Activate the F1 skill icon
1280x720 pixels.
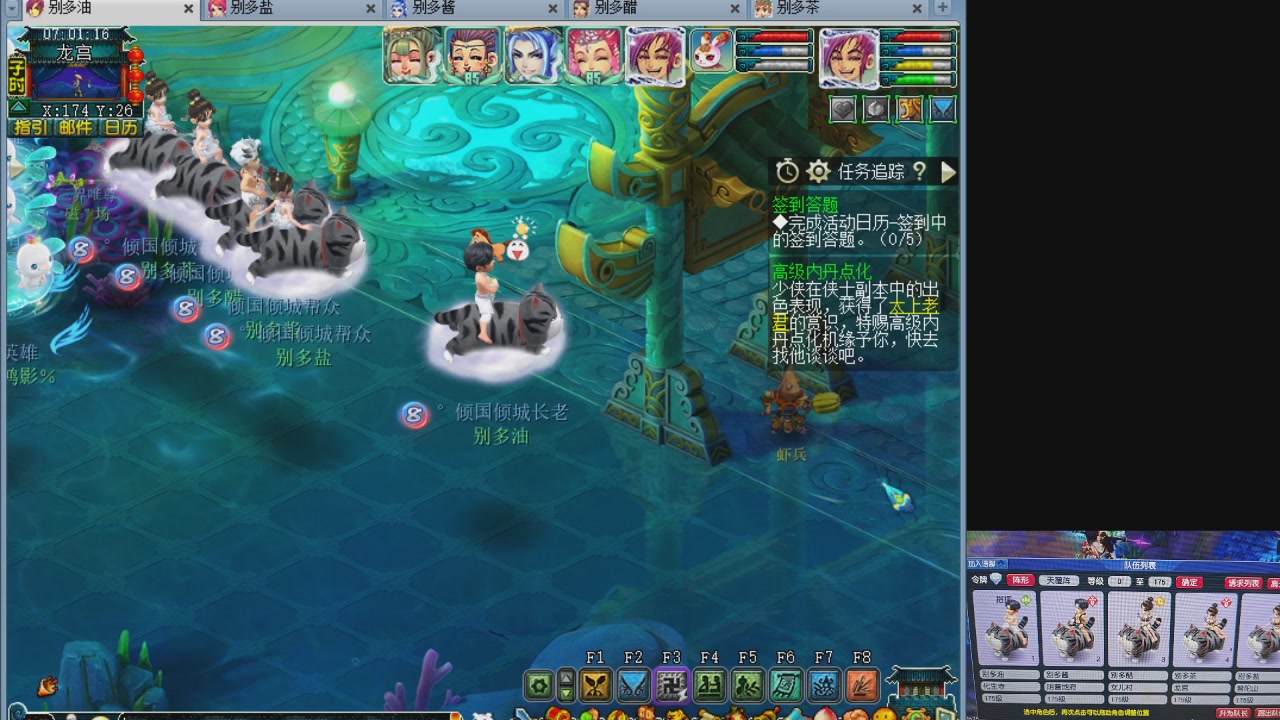coord(597,685)
